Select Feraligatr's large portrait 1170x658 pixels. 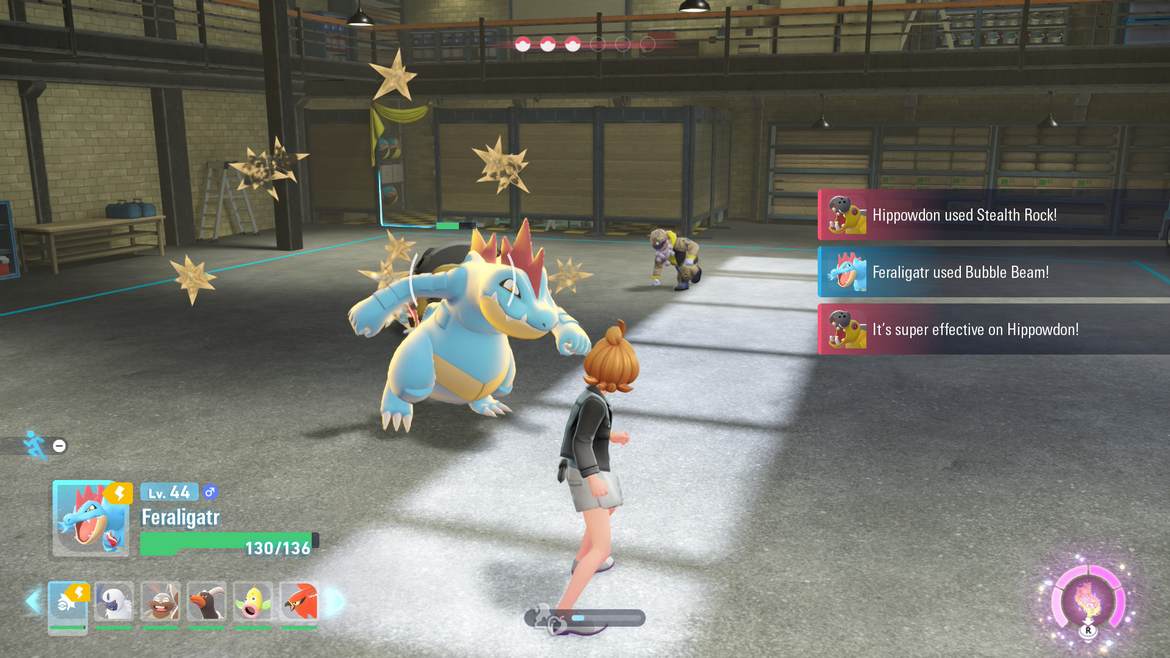pyautogui.click(x=91, y=518)
